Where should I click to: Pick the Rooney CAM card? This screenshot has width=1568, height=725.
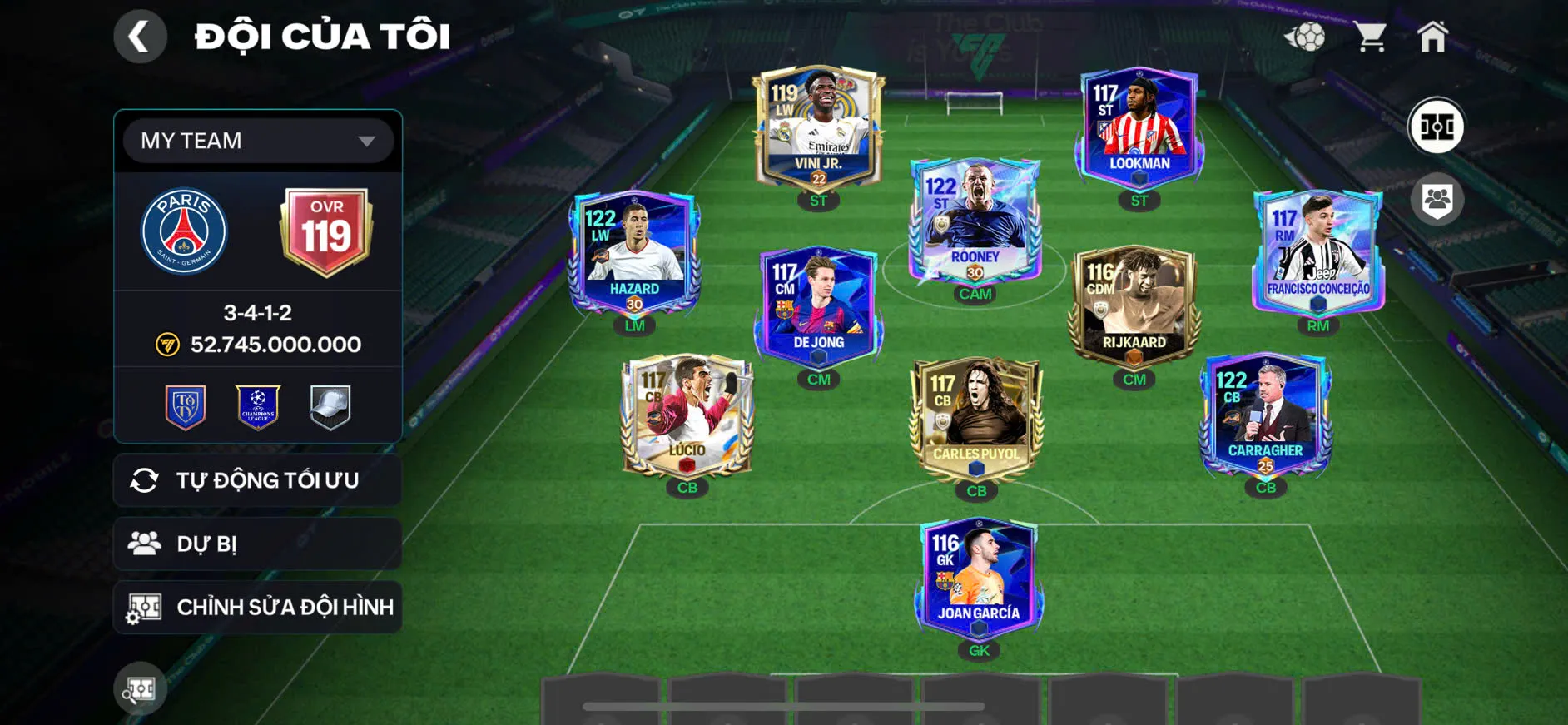pyautogui.click(x=975, y=221)
